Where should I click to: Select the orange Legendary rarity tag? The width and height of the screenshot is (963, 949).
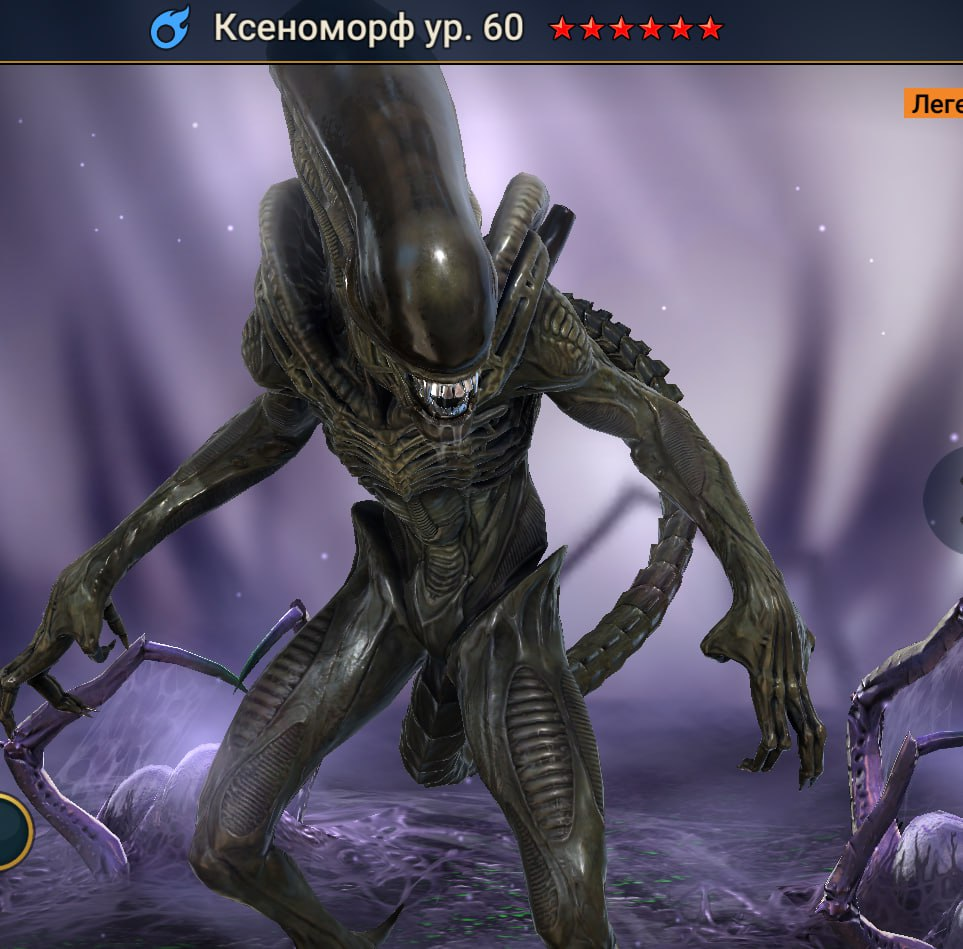pyautogui.click(x=934, y=104)
